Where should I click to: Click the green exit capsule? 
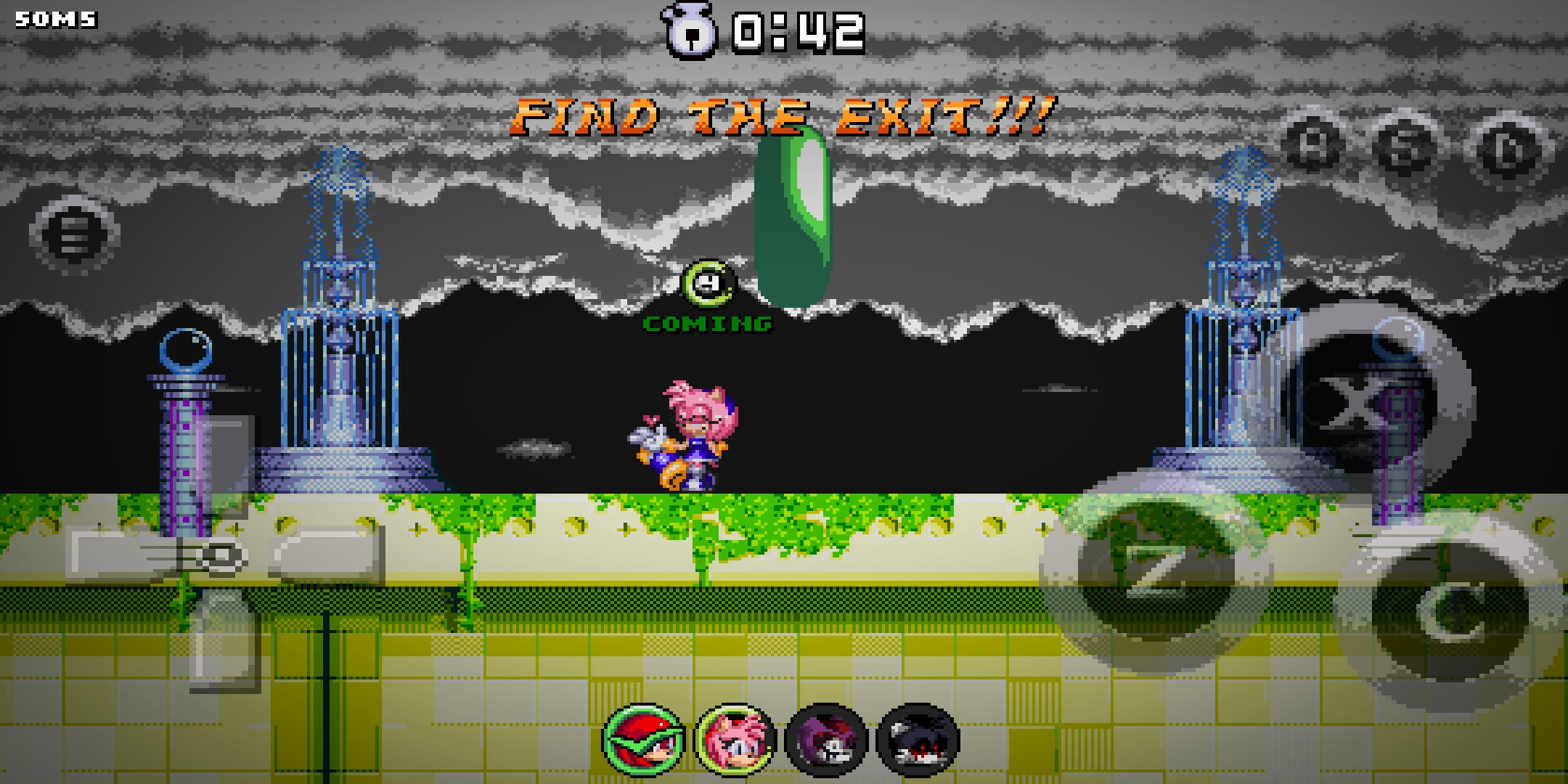click(794, 218)
